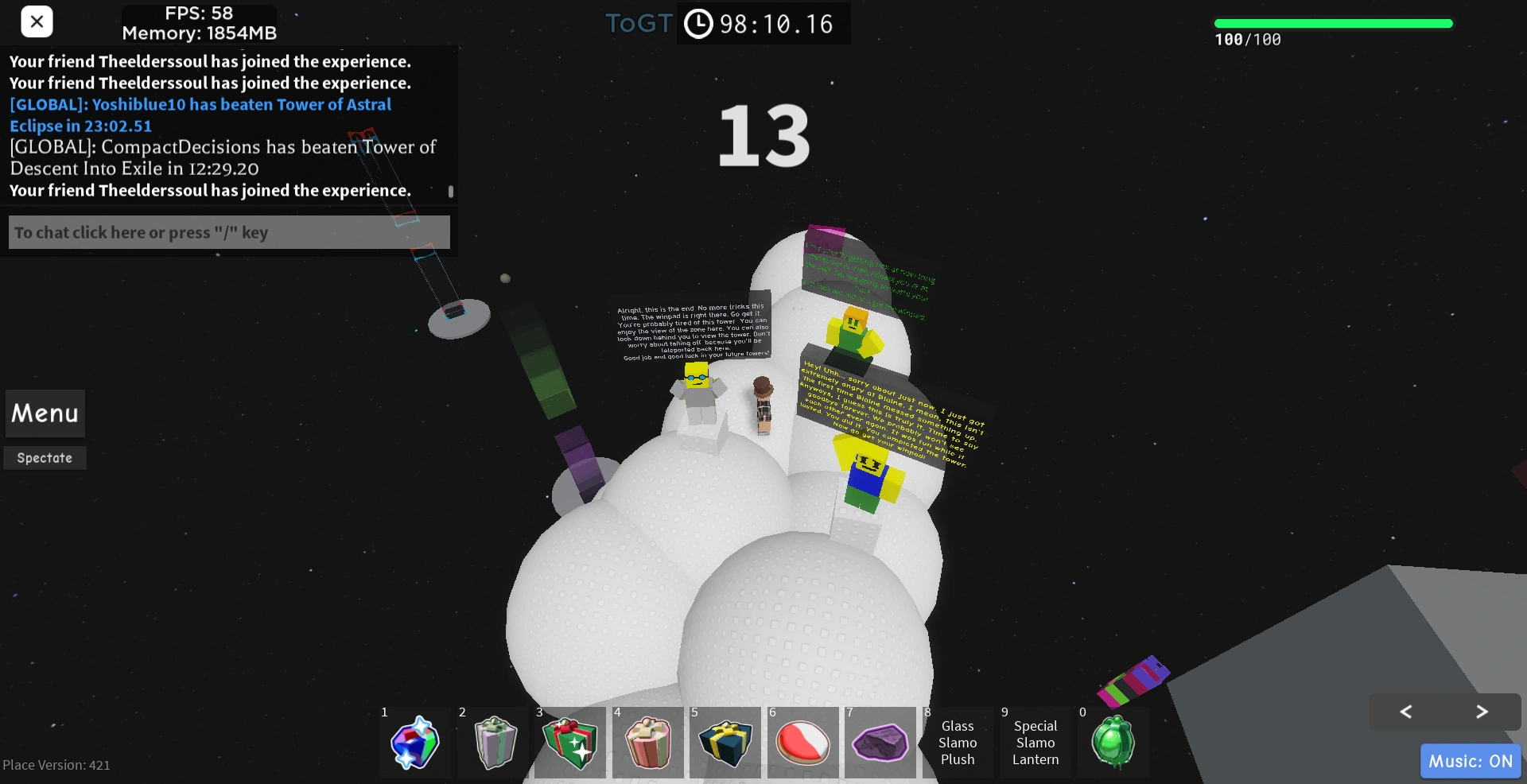Turn off the Music toggle

[1469, 760]
